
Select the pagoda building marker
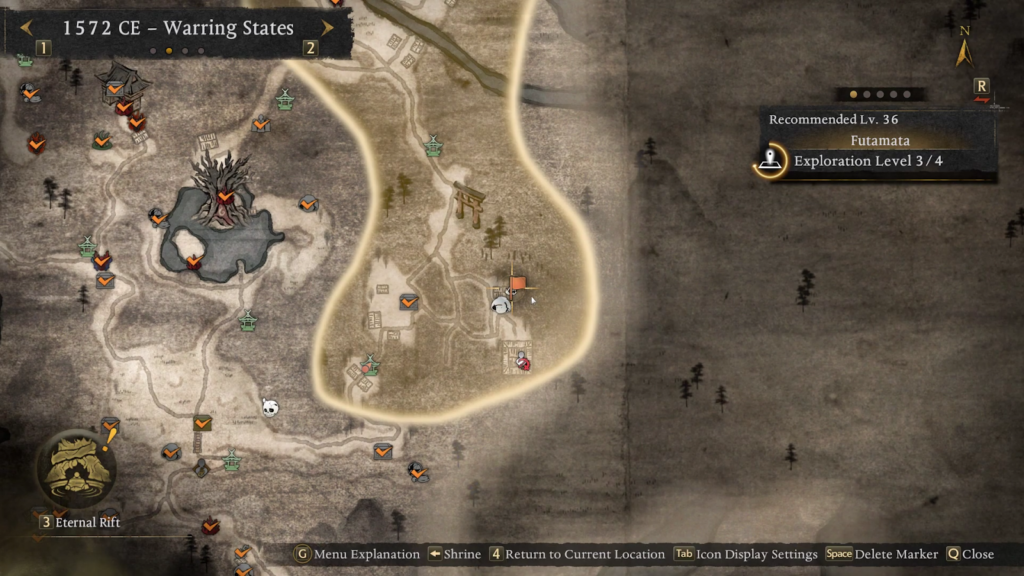[x=121, y=80]
